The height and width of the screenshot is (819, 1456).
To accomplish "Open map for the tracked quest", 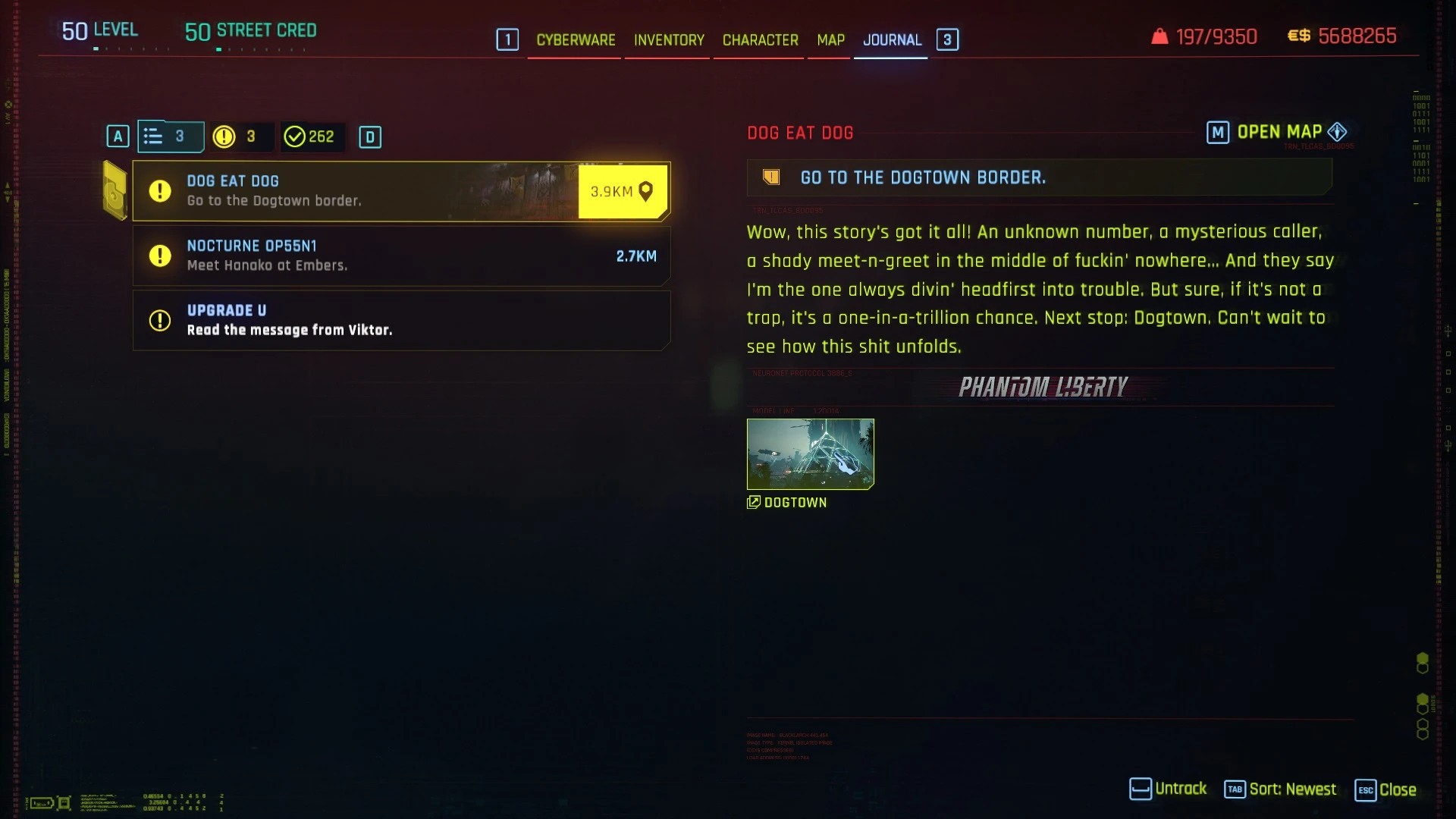I will (x=1279, y=133).
